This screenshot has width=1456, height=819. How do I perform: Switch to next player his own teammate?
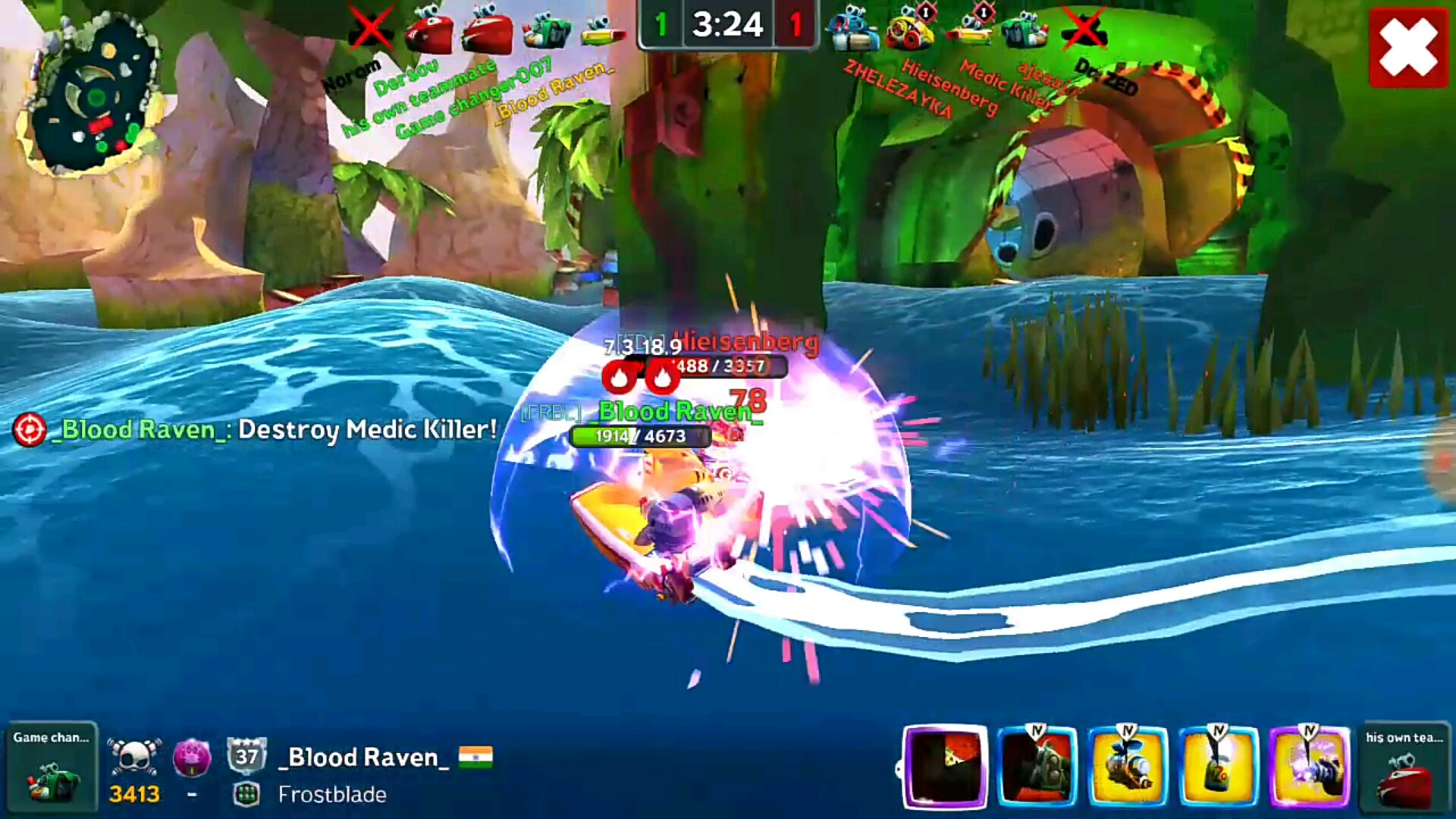point(1404,767)
